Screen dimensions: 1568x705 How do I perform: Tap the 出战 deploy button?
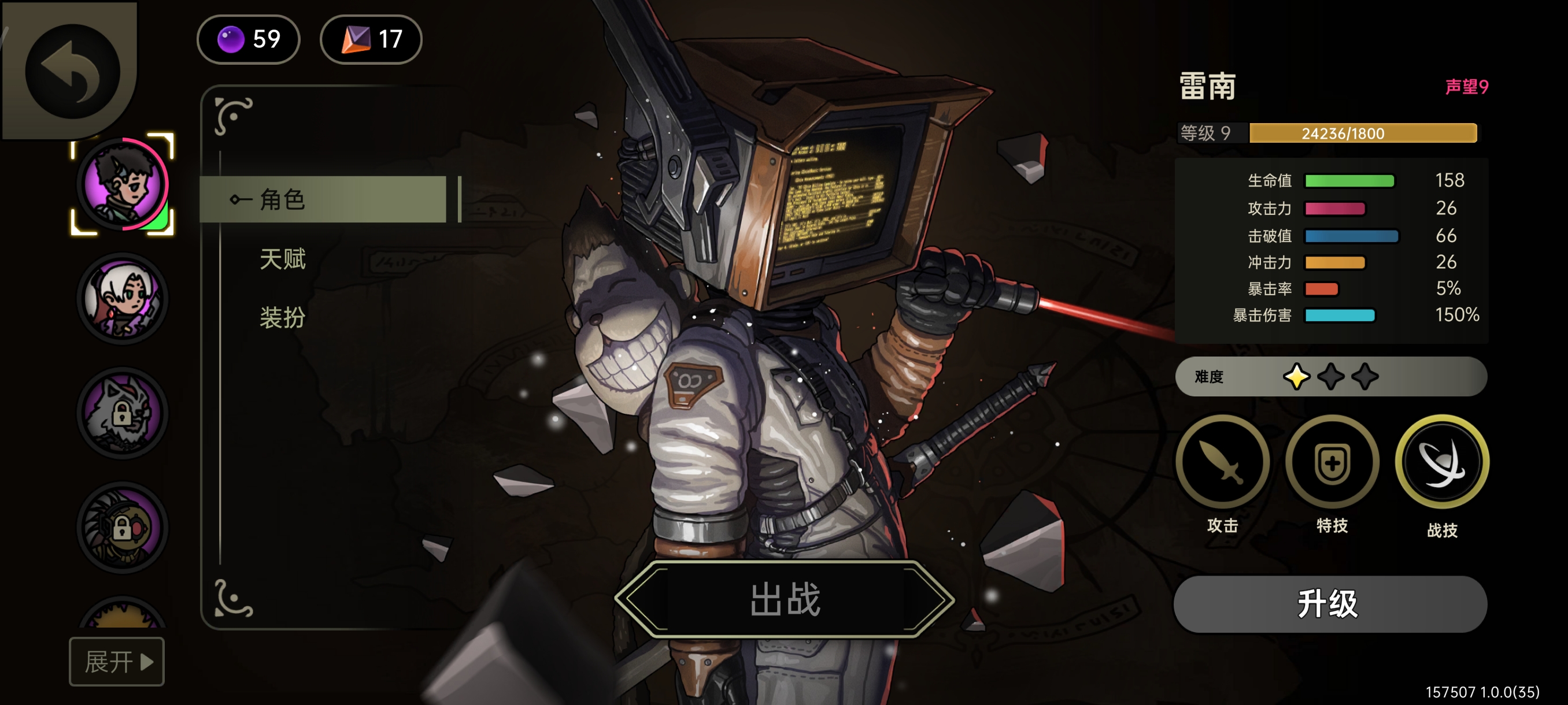tap(784, 599)
